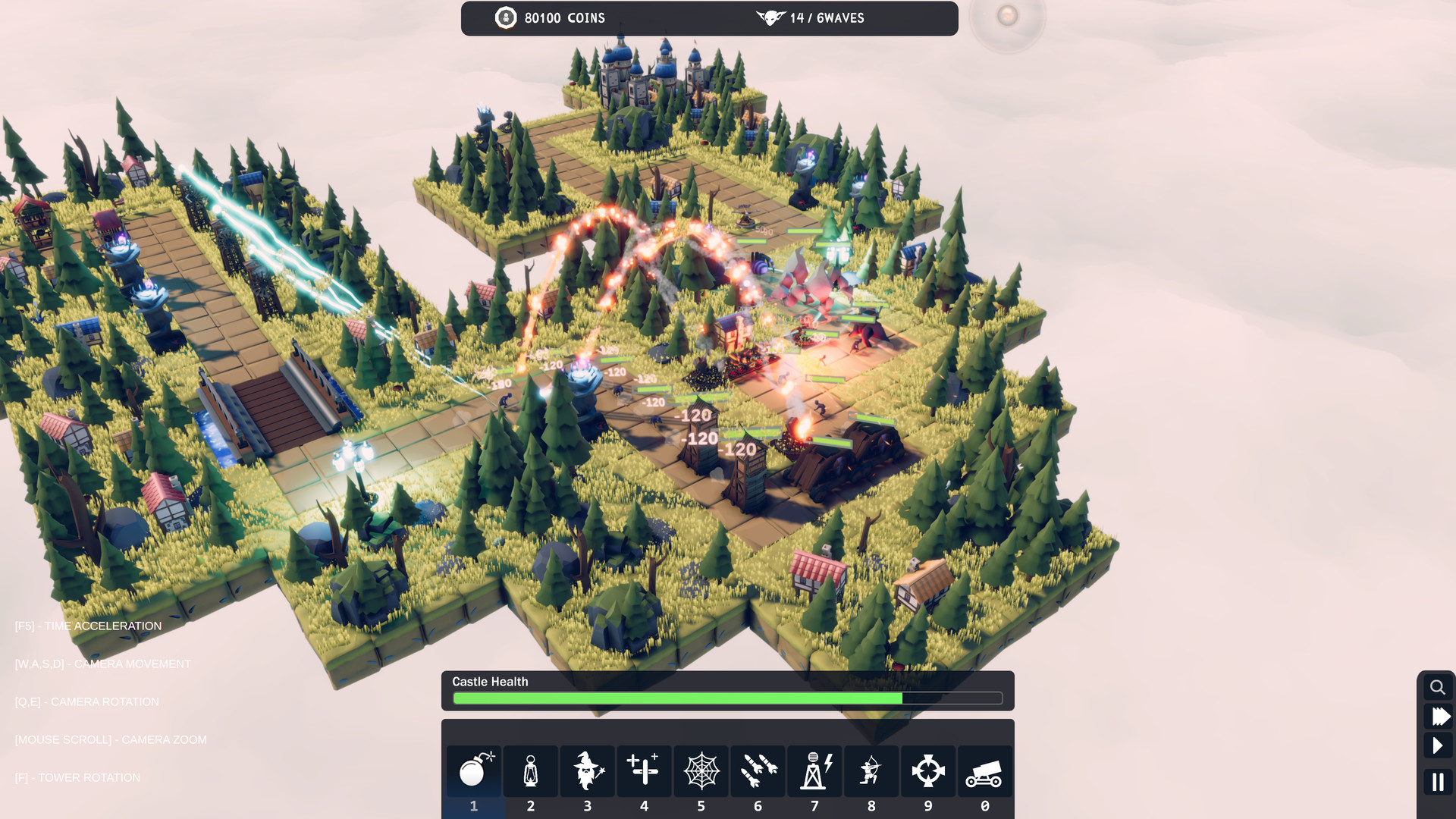Enable fast-forward game speed
The height and width of the screenshot is (819, 1456).
pos(1438,715)
